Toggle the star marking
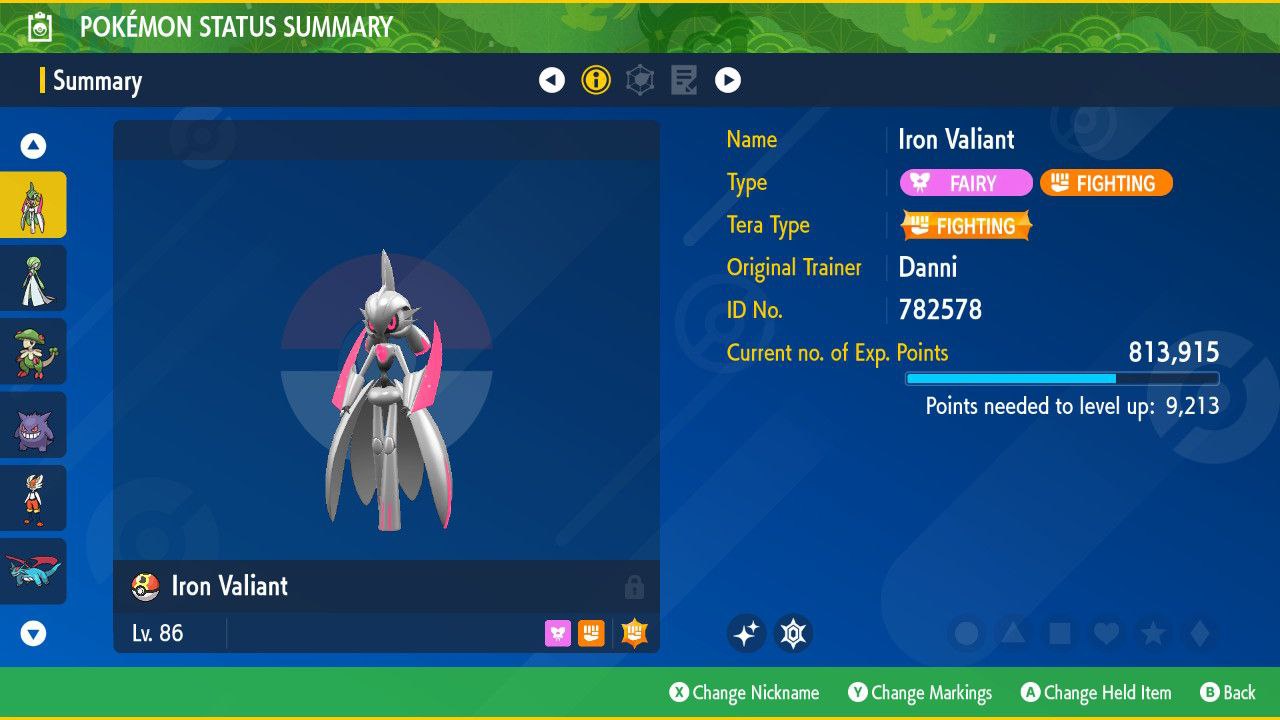Image resolution: width=1280 pixels, height=720 pixels. pyautogui.click(x=1152, y=633)
